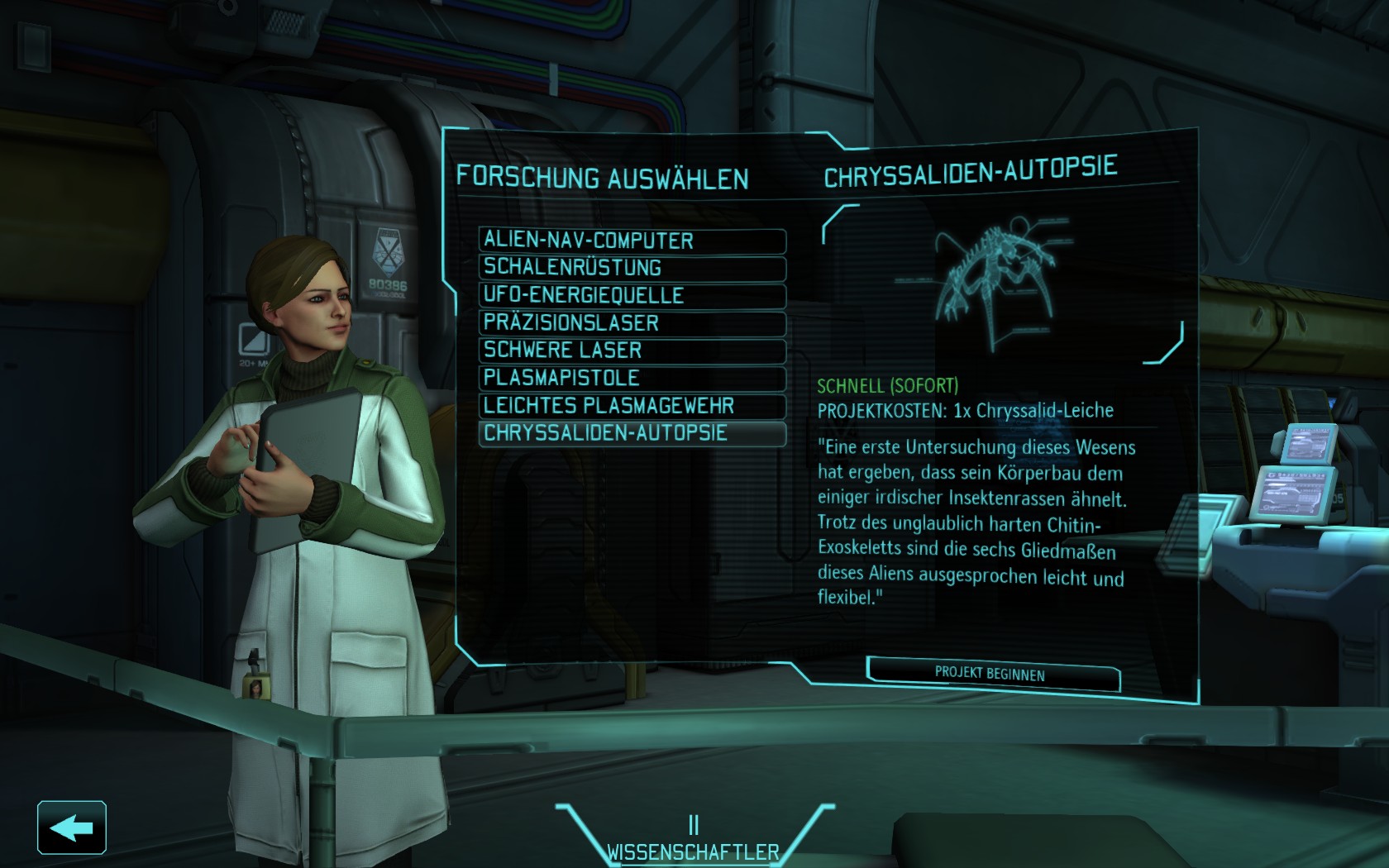Choose Schalenrüstung from the research list
This screenshot has height=868, width=1389.
click(x=632, y=268)
